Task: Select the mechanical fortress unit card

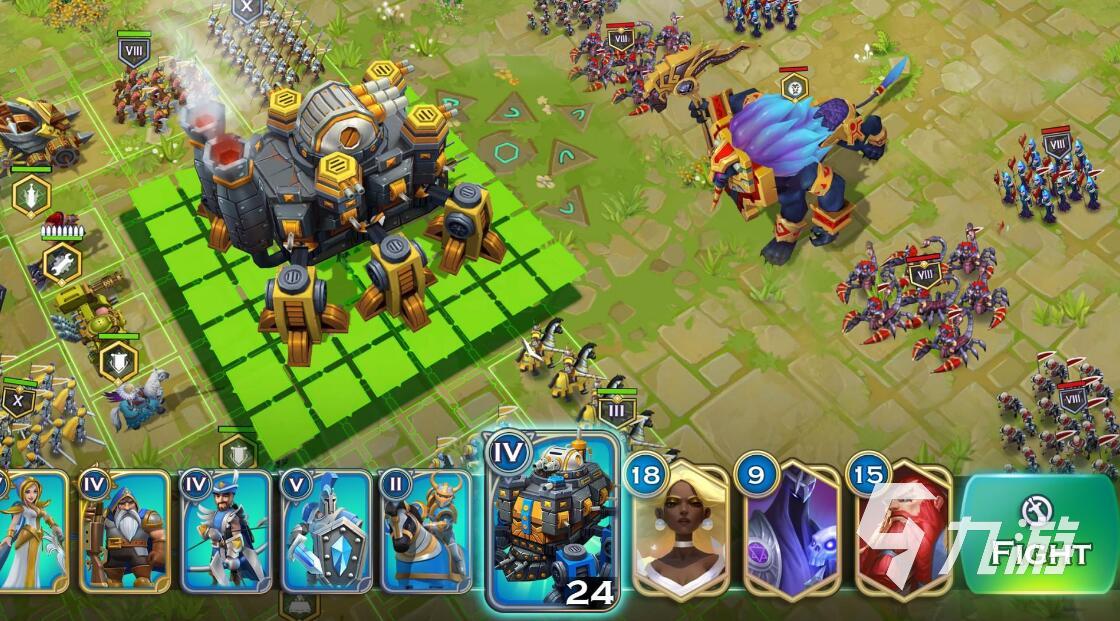Action: (552, 525)
